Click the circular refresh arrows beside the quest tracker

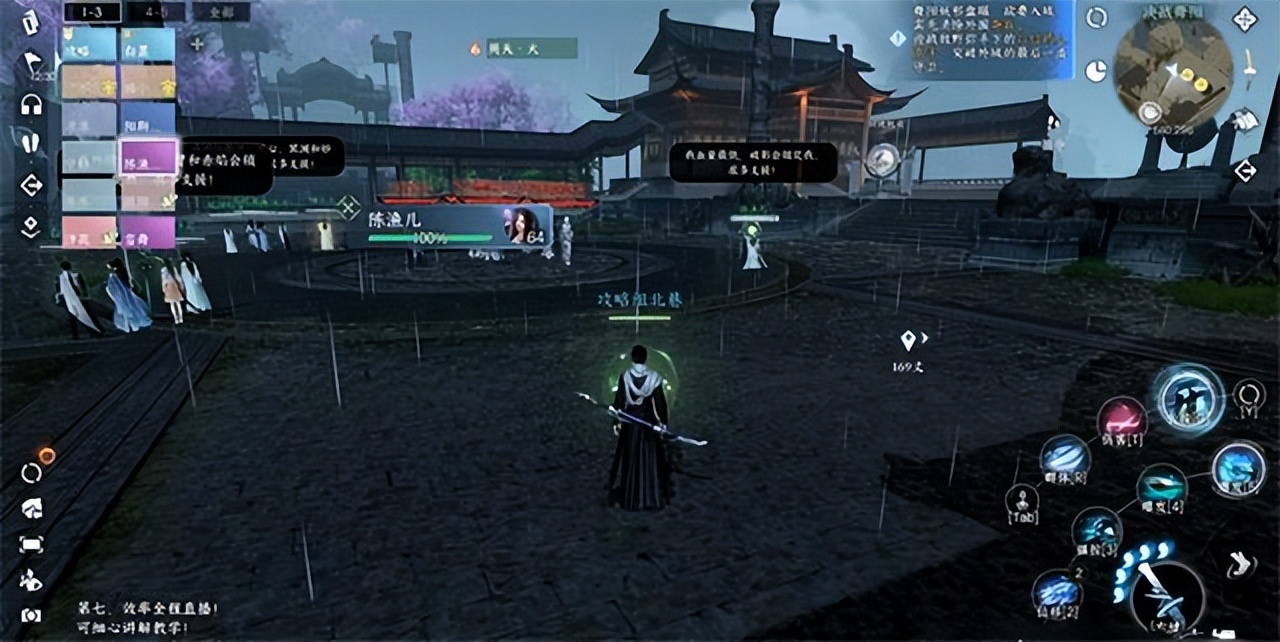pos(1096,17)
